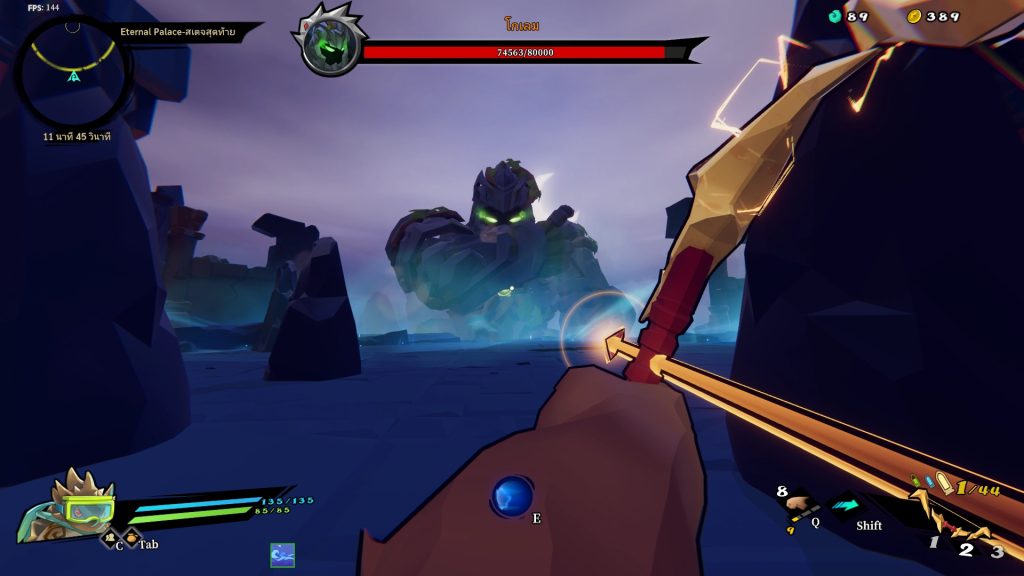The image size is (1024, 576).
Task: Click the gold coin currency icon
Action: pos(914,16)
